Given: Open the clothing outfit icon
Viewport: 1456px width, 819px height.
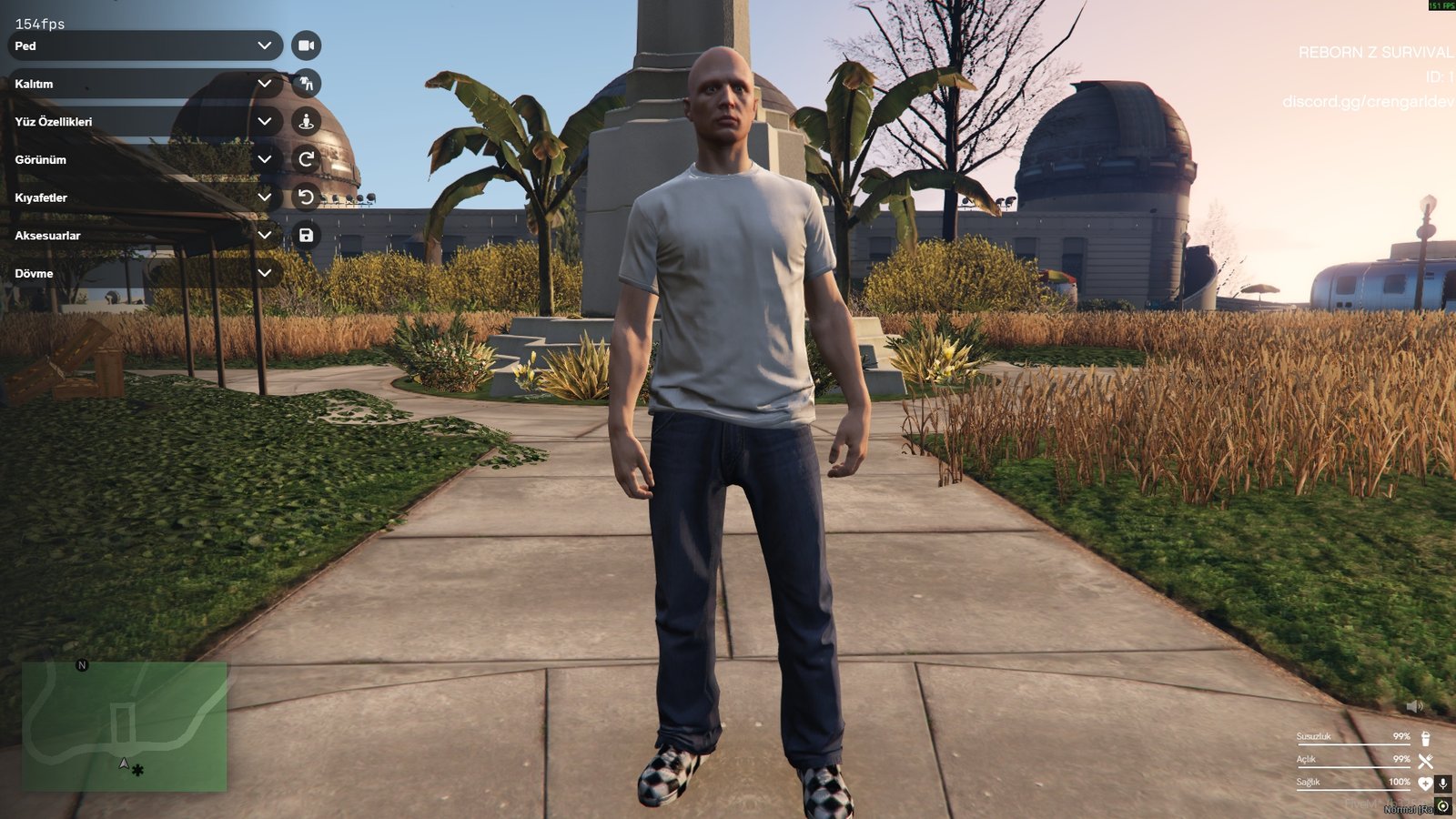Looking at the screenshot, I should pos(307,83).
